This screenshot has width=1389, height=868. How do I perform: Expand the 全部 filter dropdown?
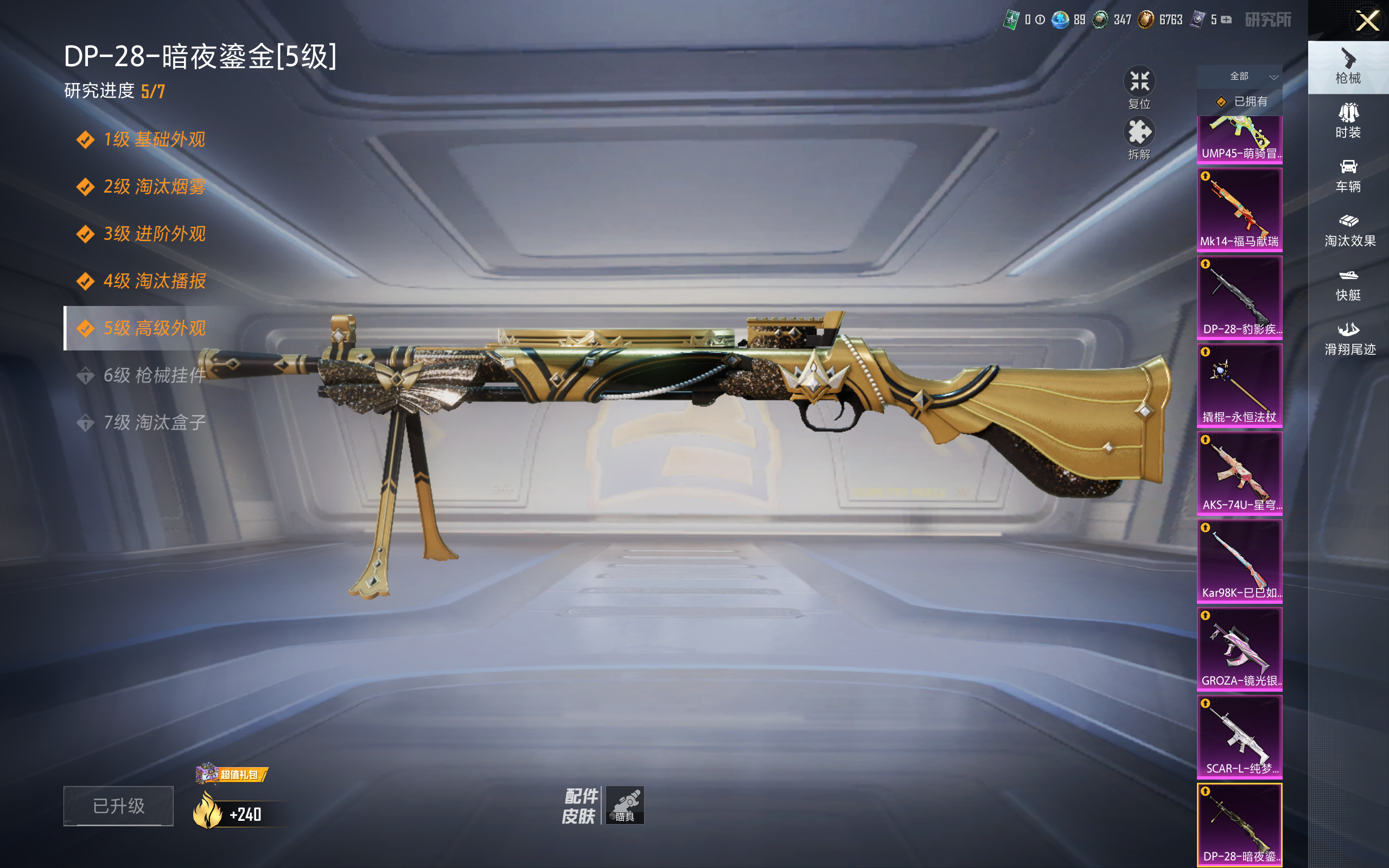[1240, 76]
